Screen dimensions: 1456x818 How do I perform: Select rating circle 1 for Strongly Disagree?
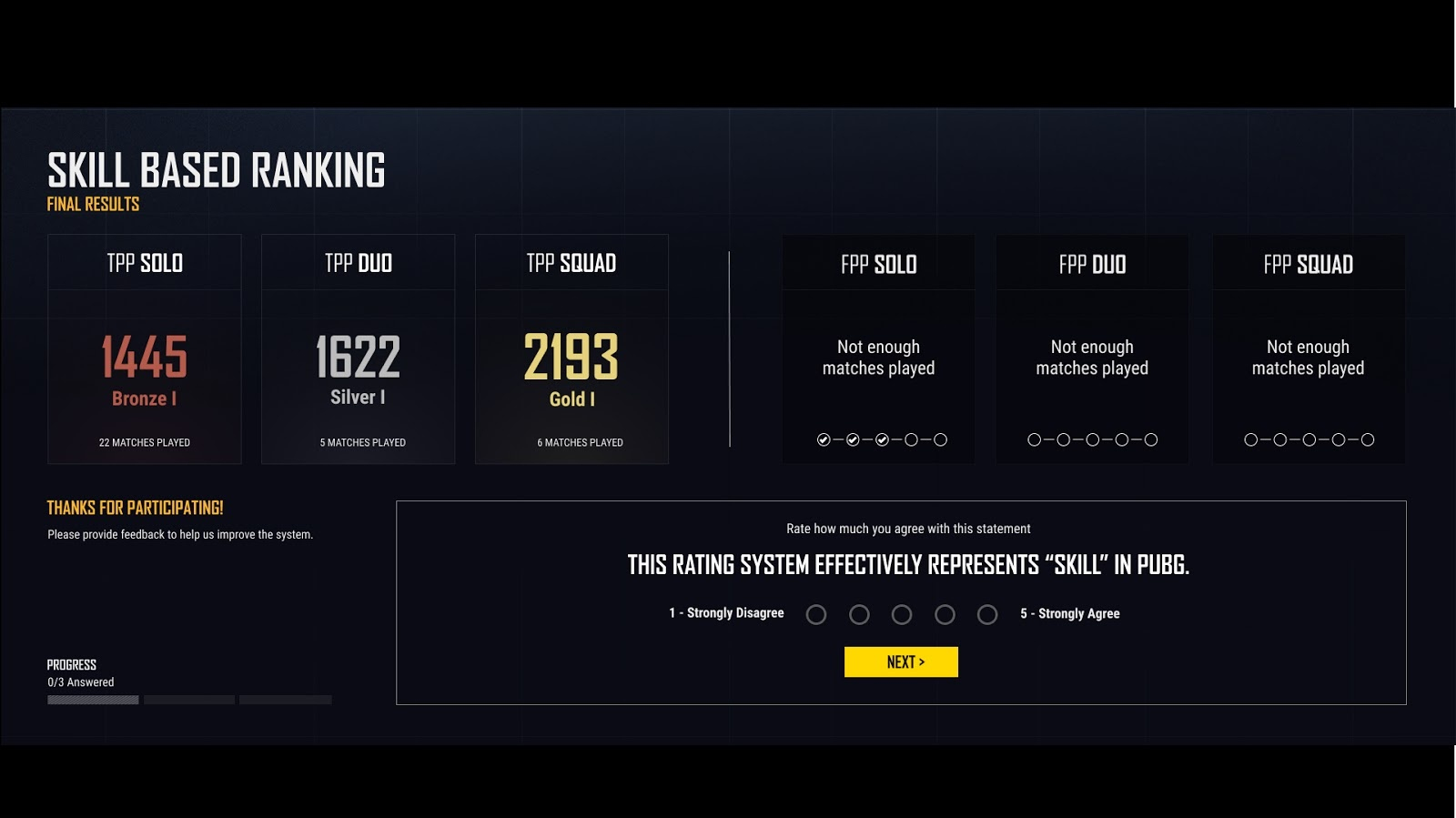click(x=815, y=614)
